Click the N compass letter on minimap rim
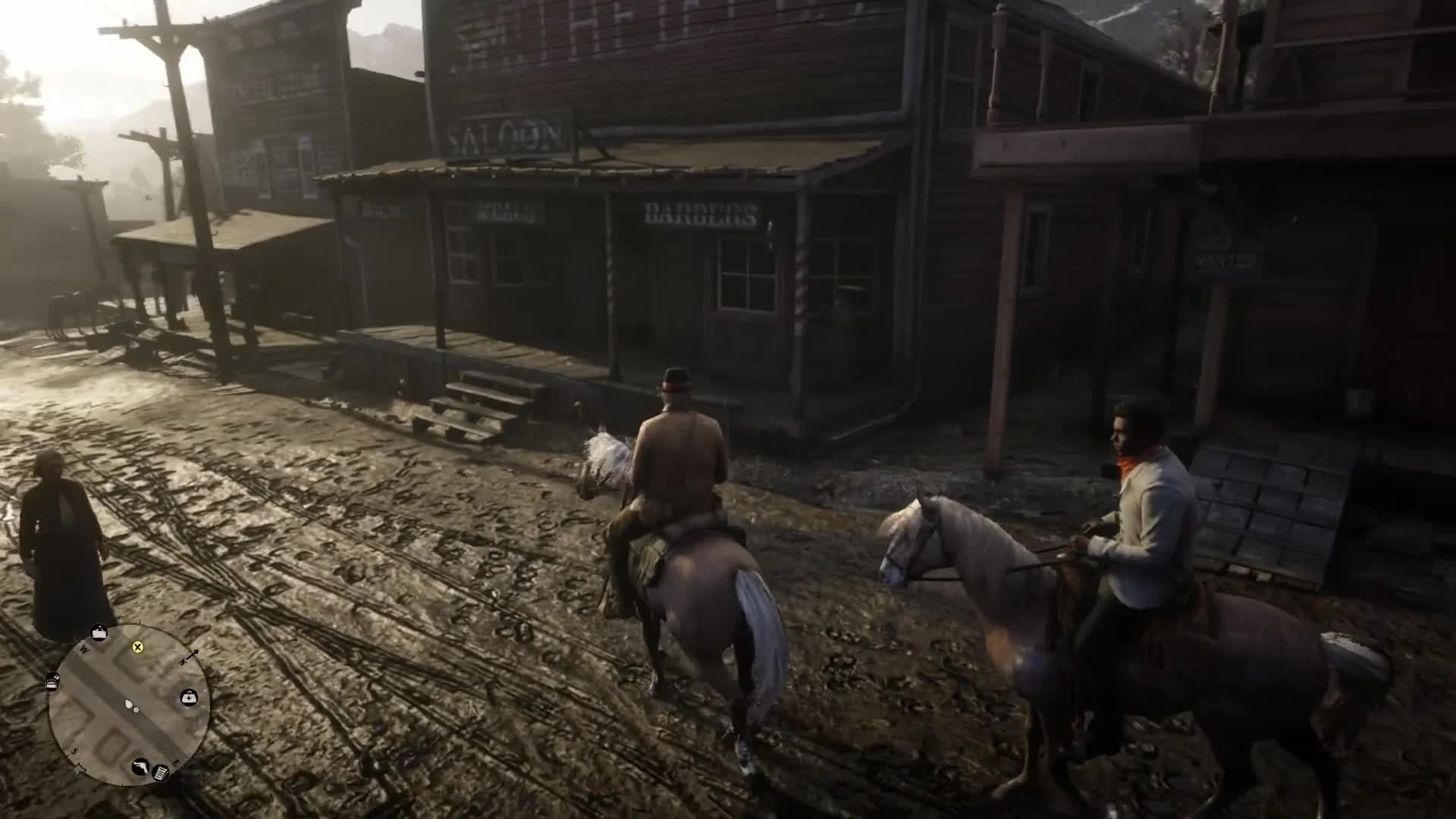This screenshot has width=1456, height=819. (x=183, y=661)
